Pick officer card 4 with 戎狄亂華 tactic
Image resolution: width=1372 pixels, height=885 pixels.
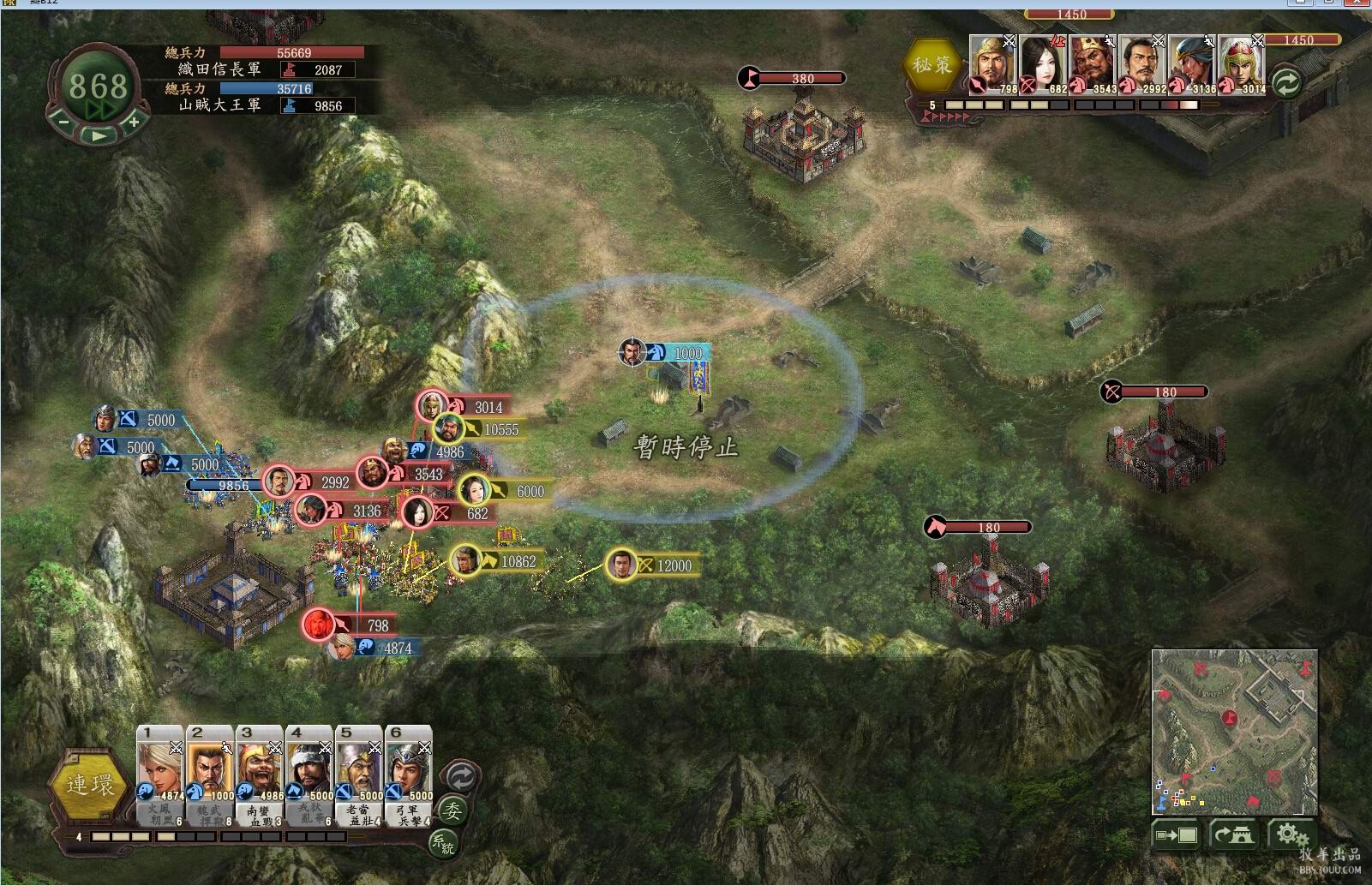tap(310, 775)
